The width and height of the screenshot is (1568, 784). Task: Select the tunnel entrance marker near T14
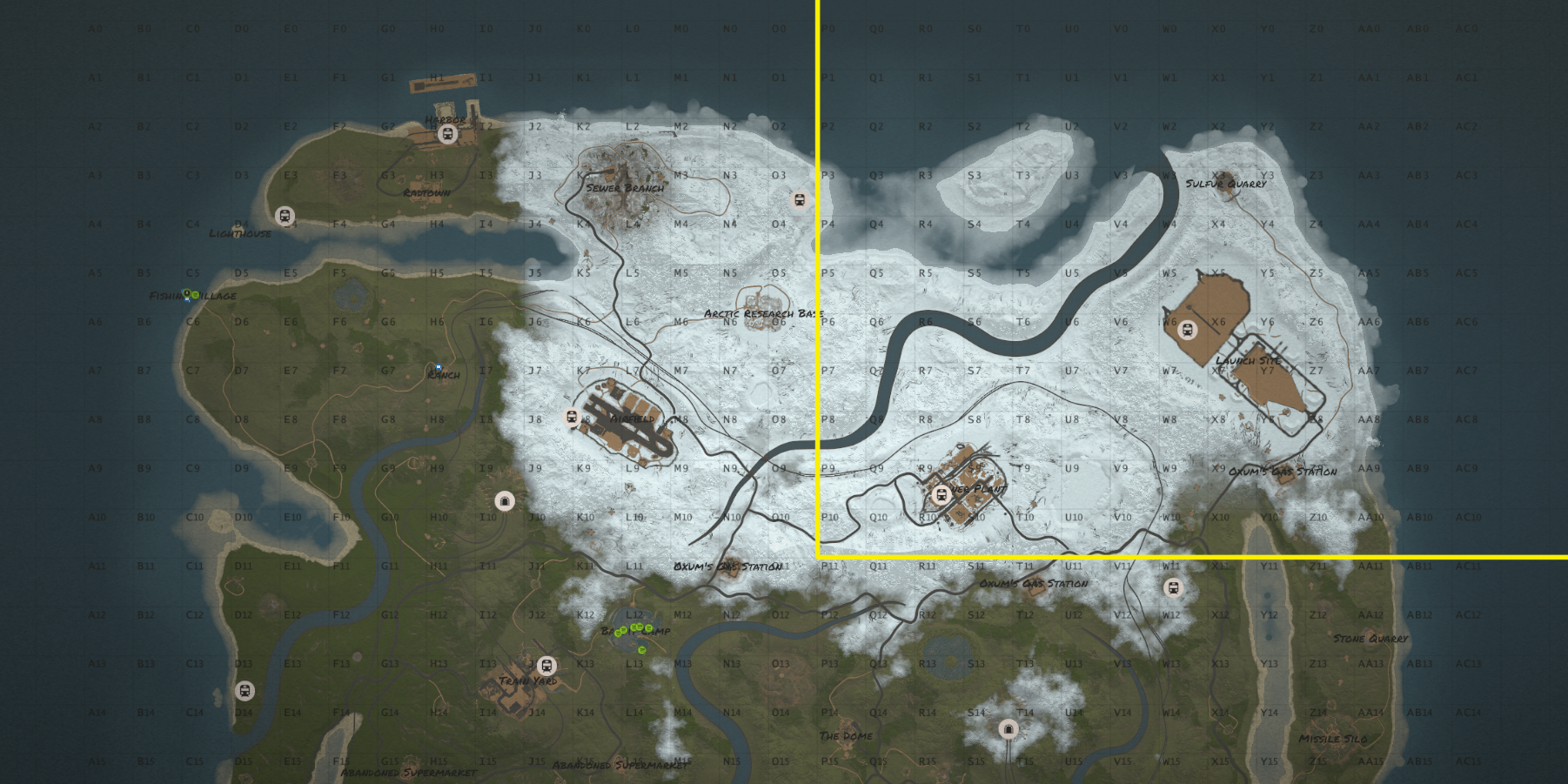point(1008,728)
